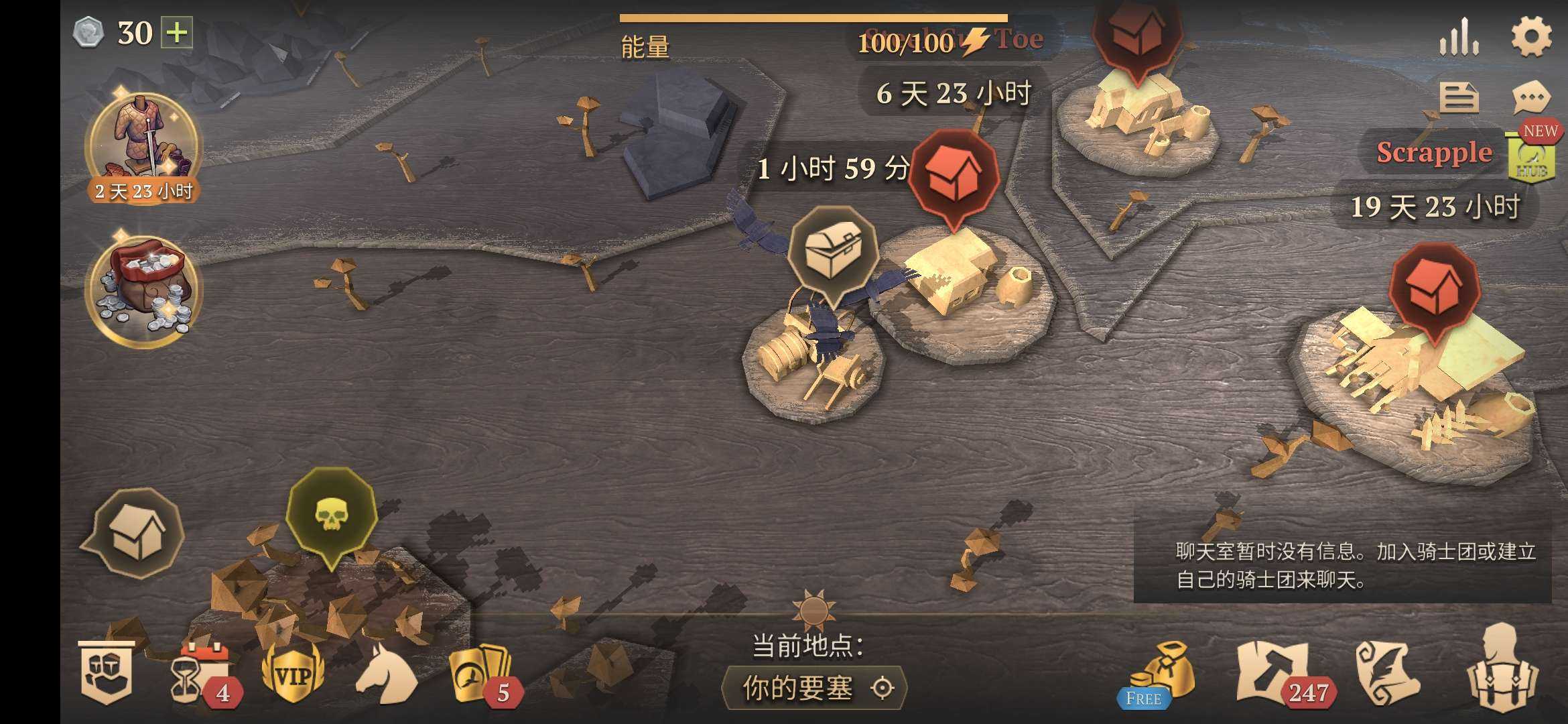Open the news page icon
Viewport: 1568px width, 724px height.
[1459, 98]
